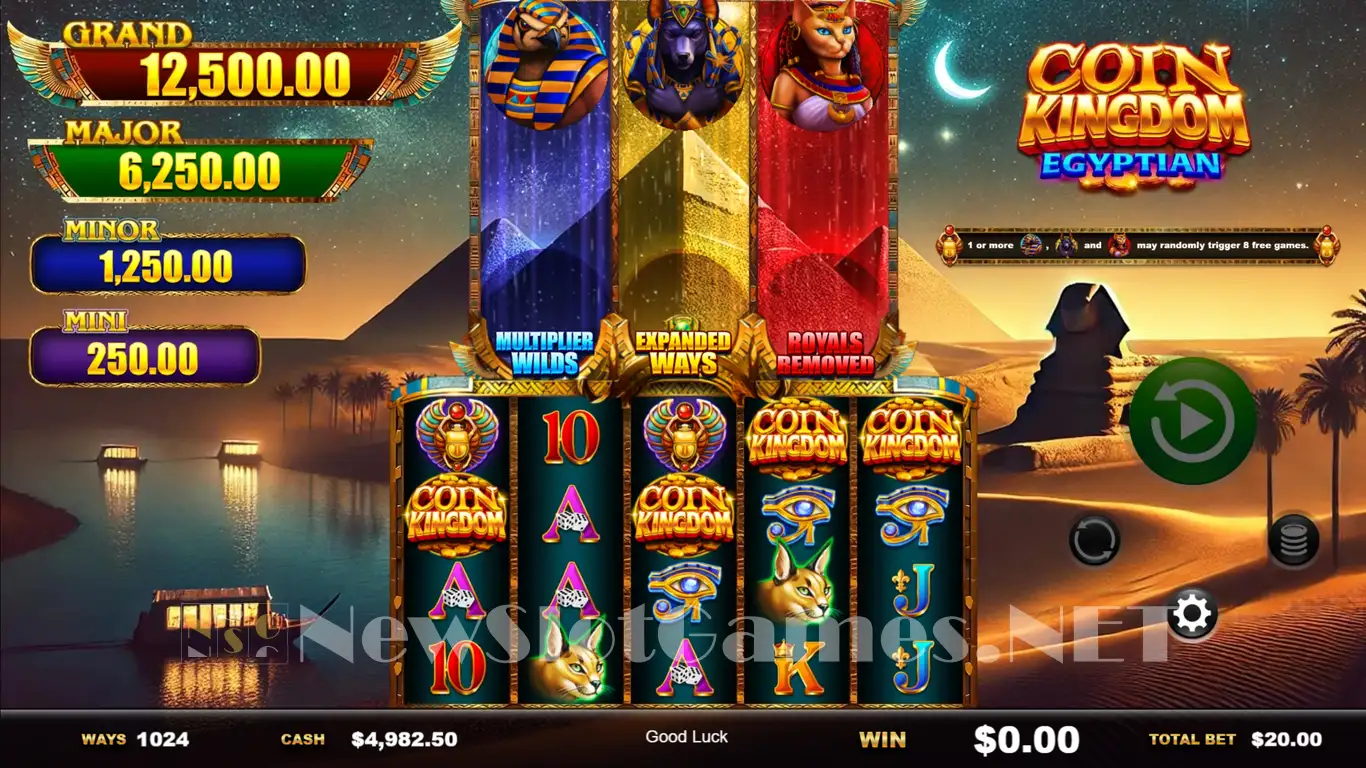
Task: Select the total bet amount display
Action: tap(1286, 740)
